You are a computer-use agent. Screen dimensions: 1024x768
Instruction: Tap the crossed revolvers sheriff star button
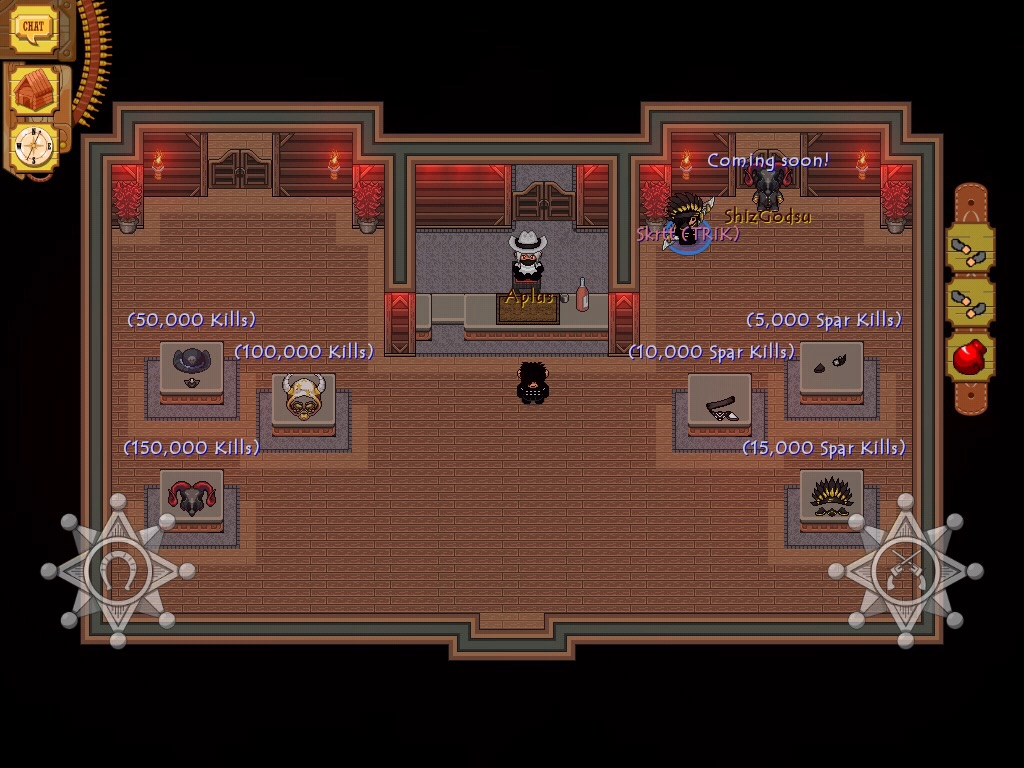click(905, 571)
